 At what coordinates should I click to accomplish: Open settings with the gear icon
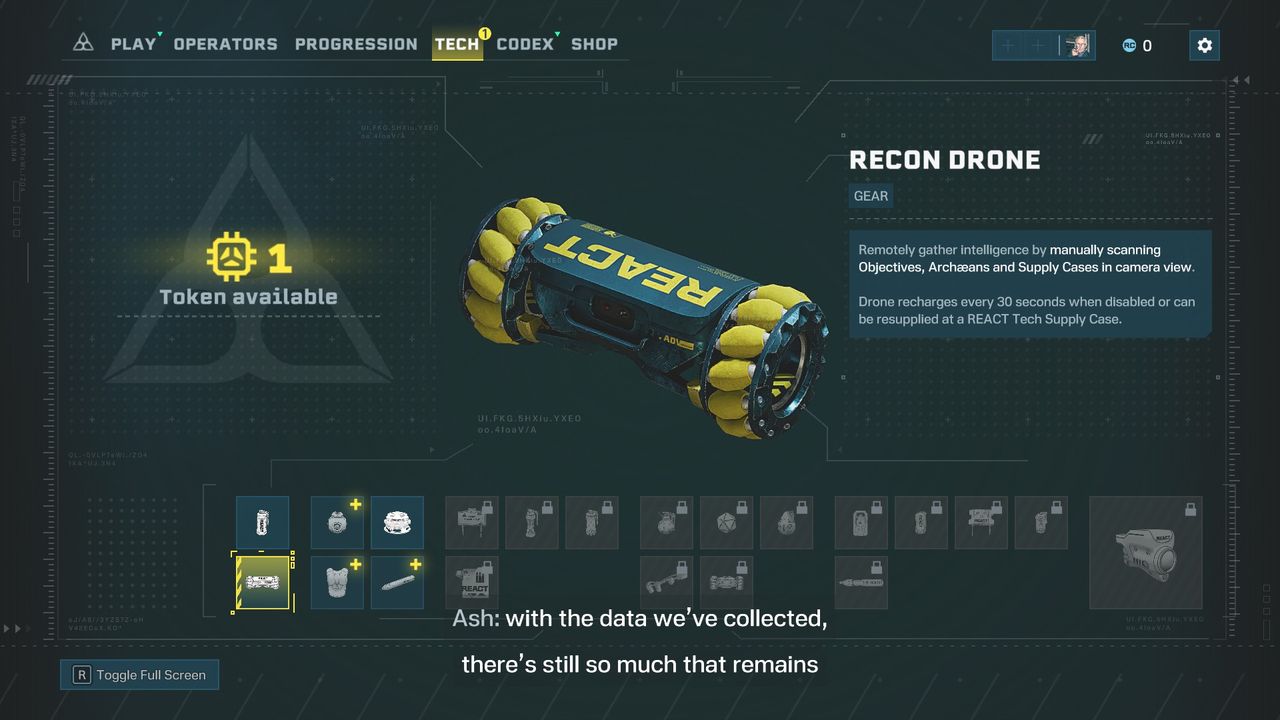[x=1204, y=45]
